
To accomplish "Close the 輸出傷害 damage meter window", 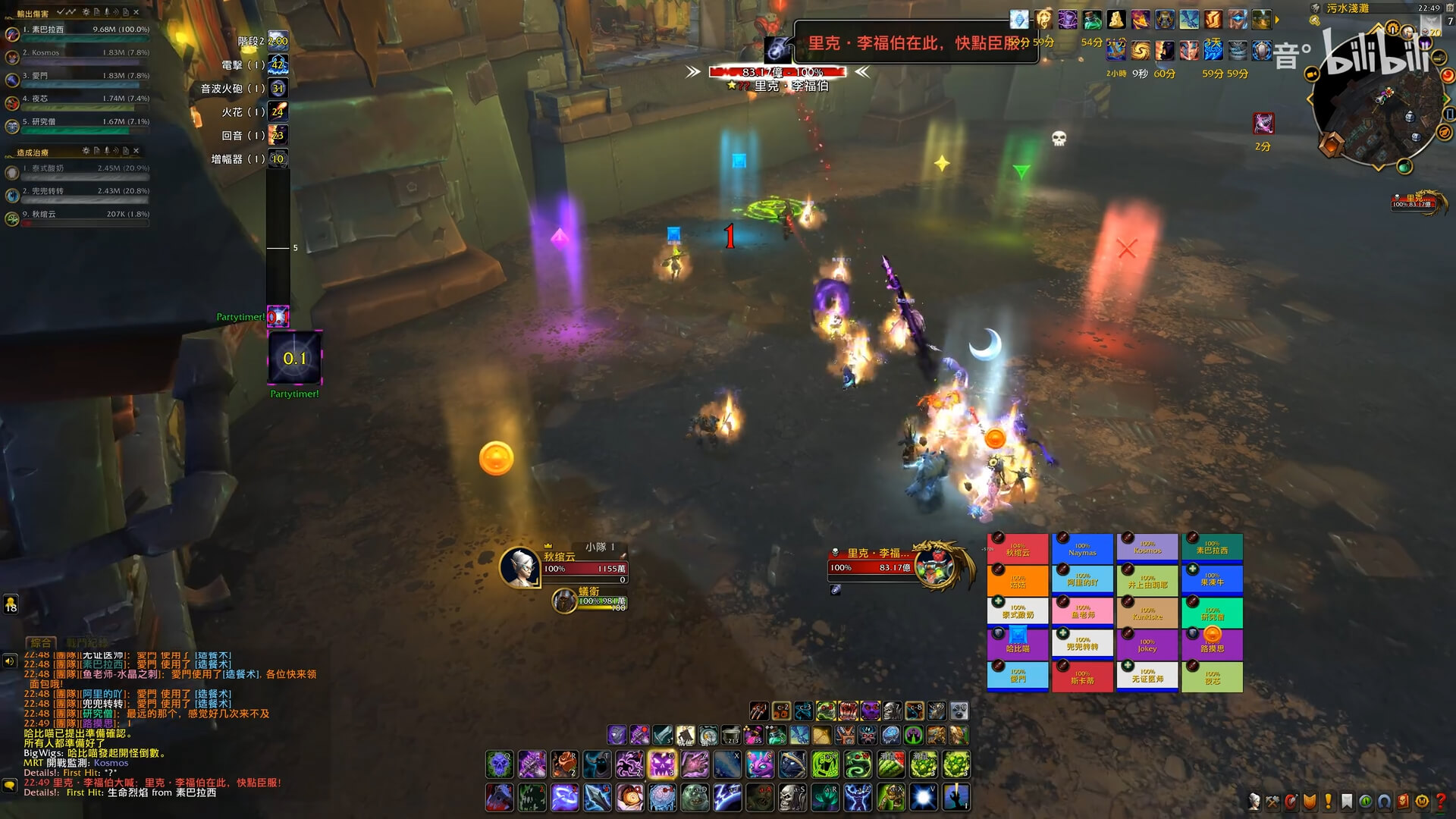I will point(136,13).
